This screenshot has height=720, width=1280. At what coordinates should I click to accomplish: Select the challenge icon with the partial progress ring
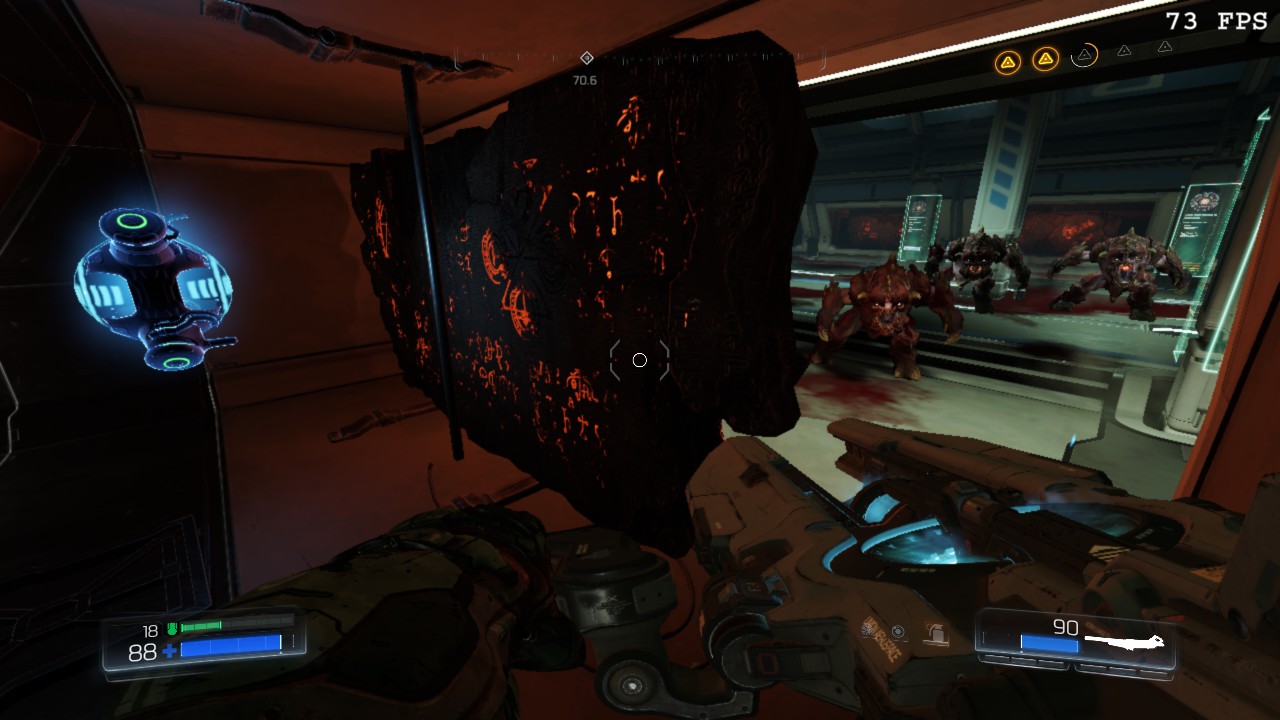(x=1084, y=55)
